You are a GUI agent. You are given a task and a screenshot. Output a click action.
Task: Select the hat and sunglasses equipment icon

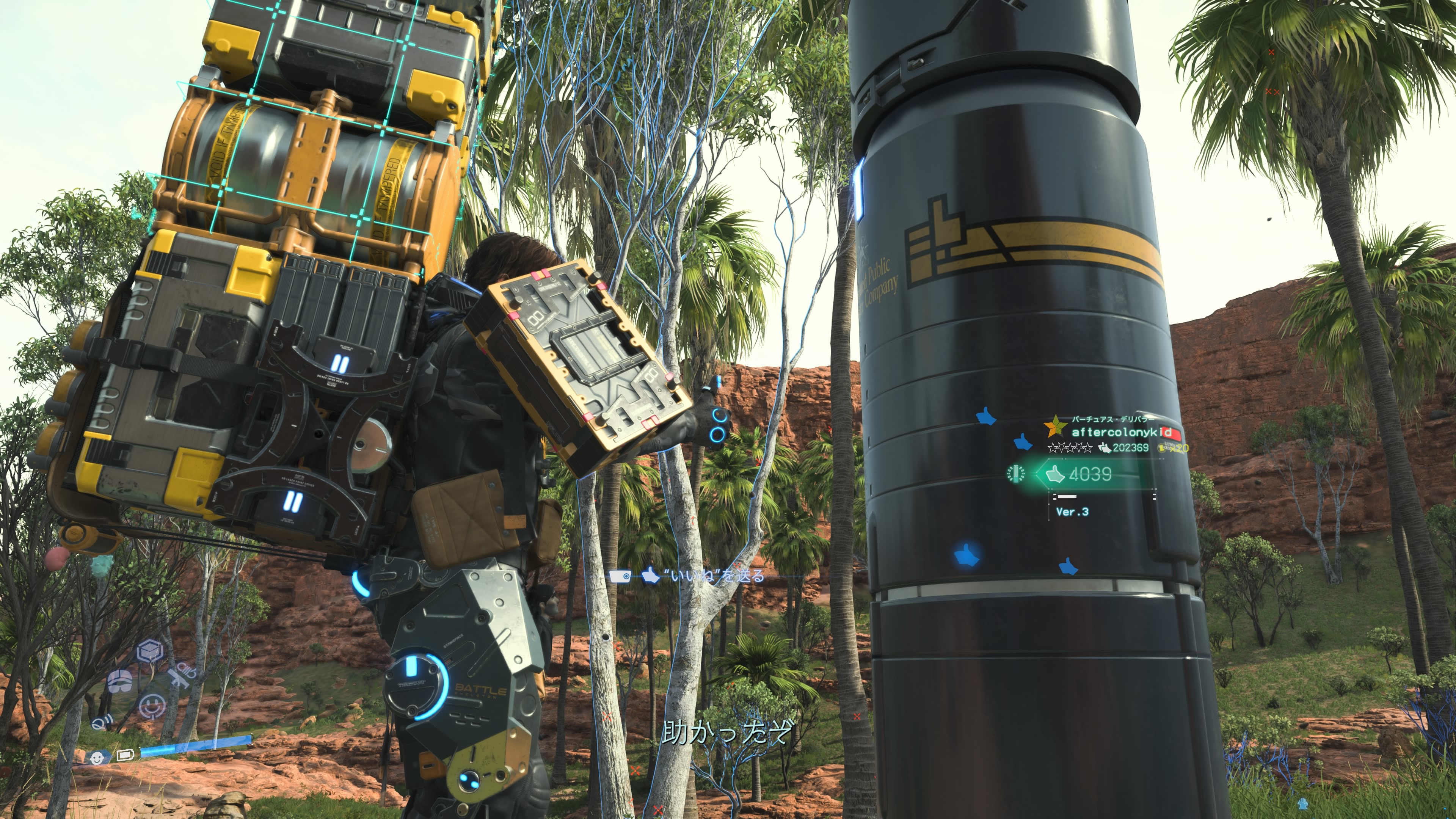tap(120, 681)
